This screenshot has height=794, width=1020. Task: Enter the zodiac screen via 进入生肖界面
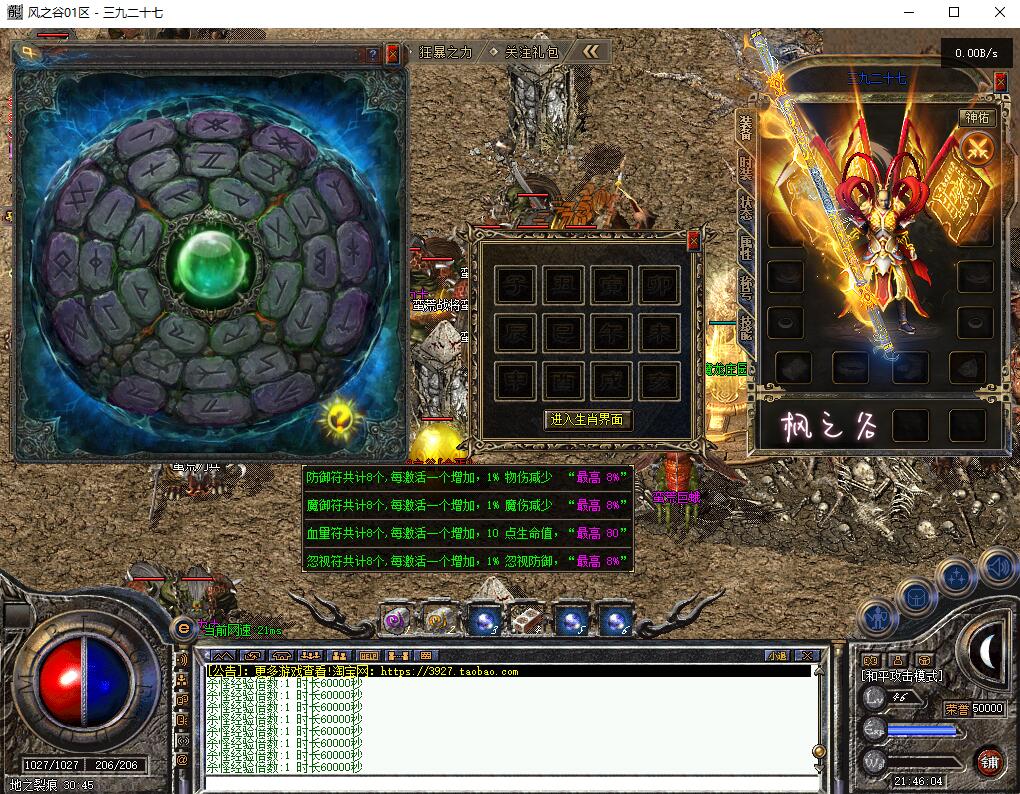click(588, 420)
